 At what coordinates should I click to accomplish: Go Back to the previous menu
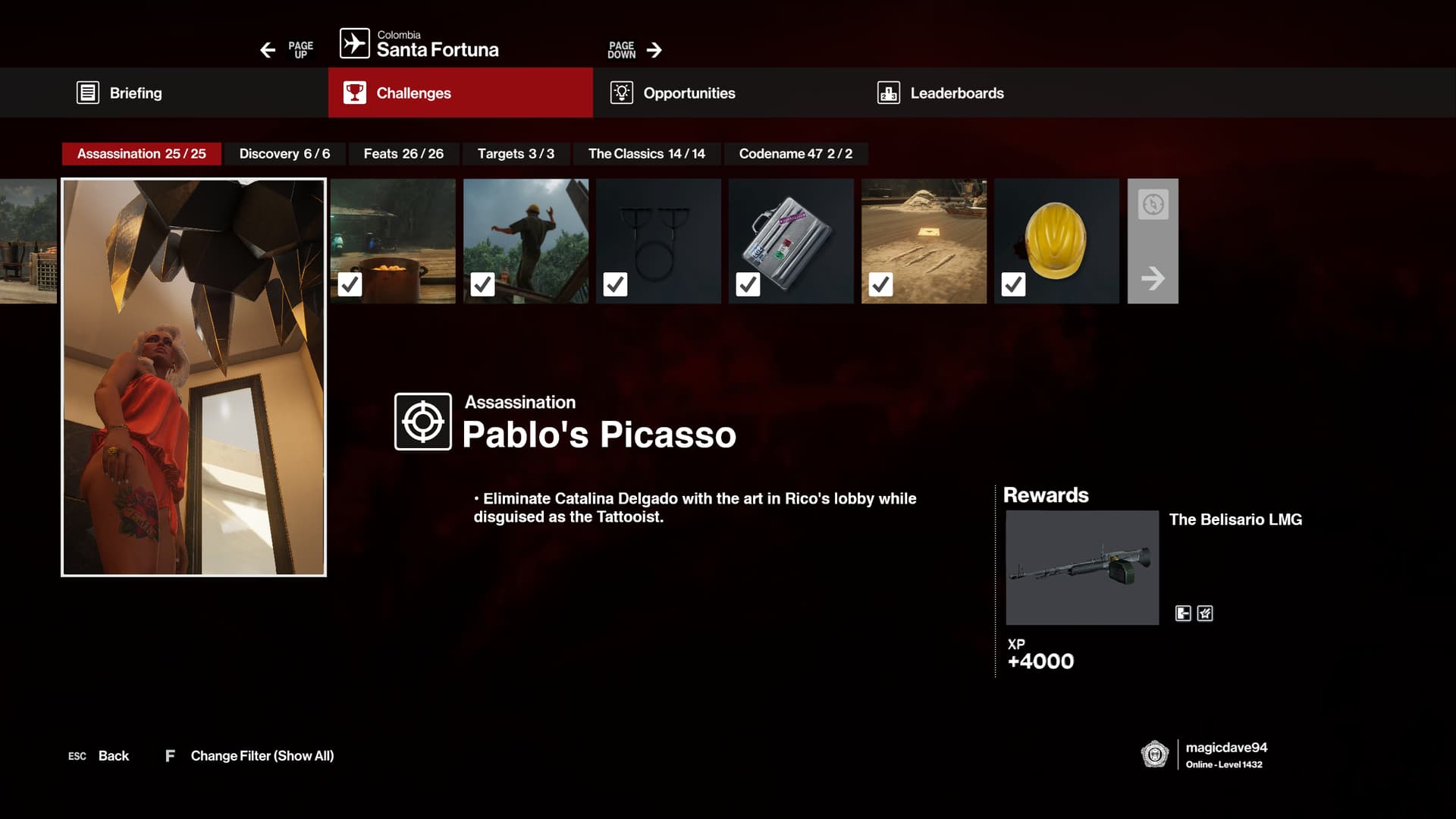113,756
